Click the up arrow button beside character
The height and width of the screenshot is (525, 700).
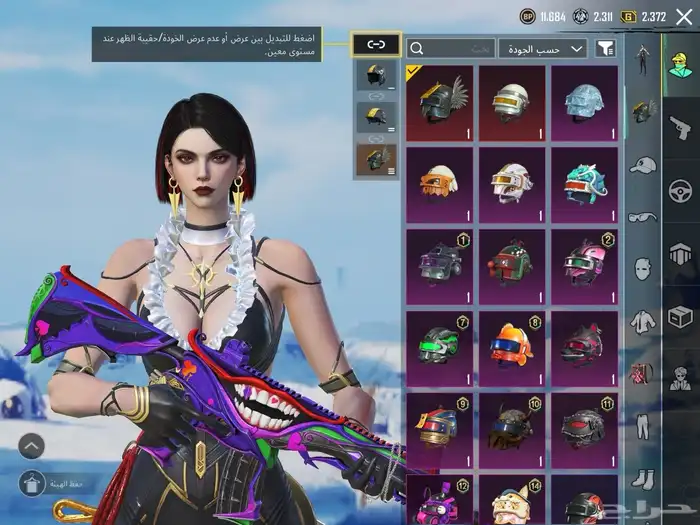[31, 445]
